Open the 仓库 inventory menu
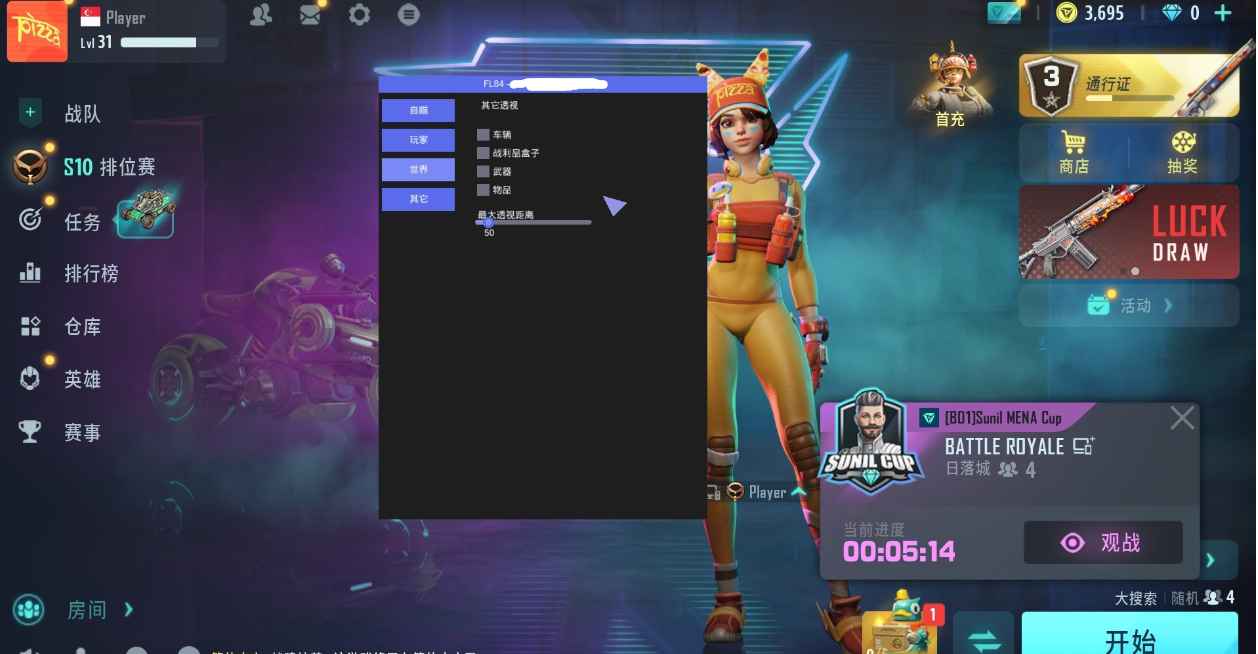The image size is (1258, 654). pos(82,326)
